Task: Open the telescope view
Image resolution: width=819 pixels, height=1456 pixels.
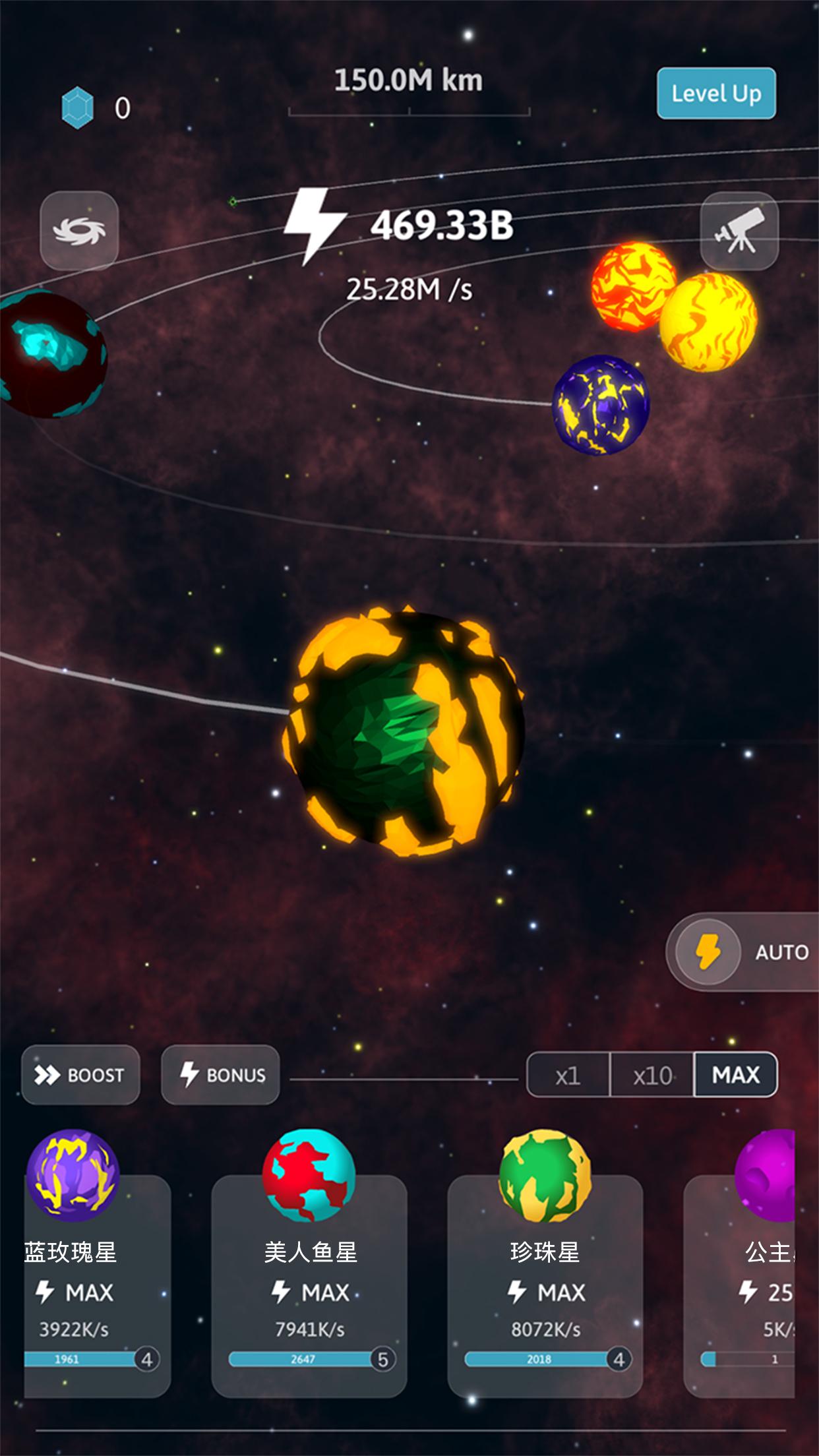Action: click(x=739, y=231)
